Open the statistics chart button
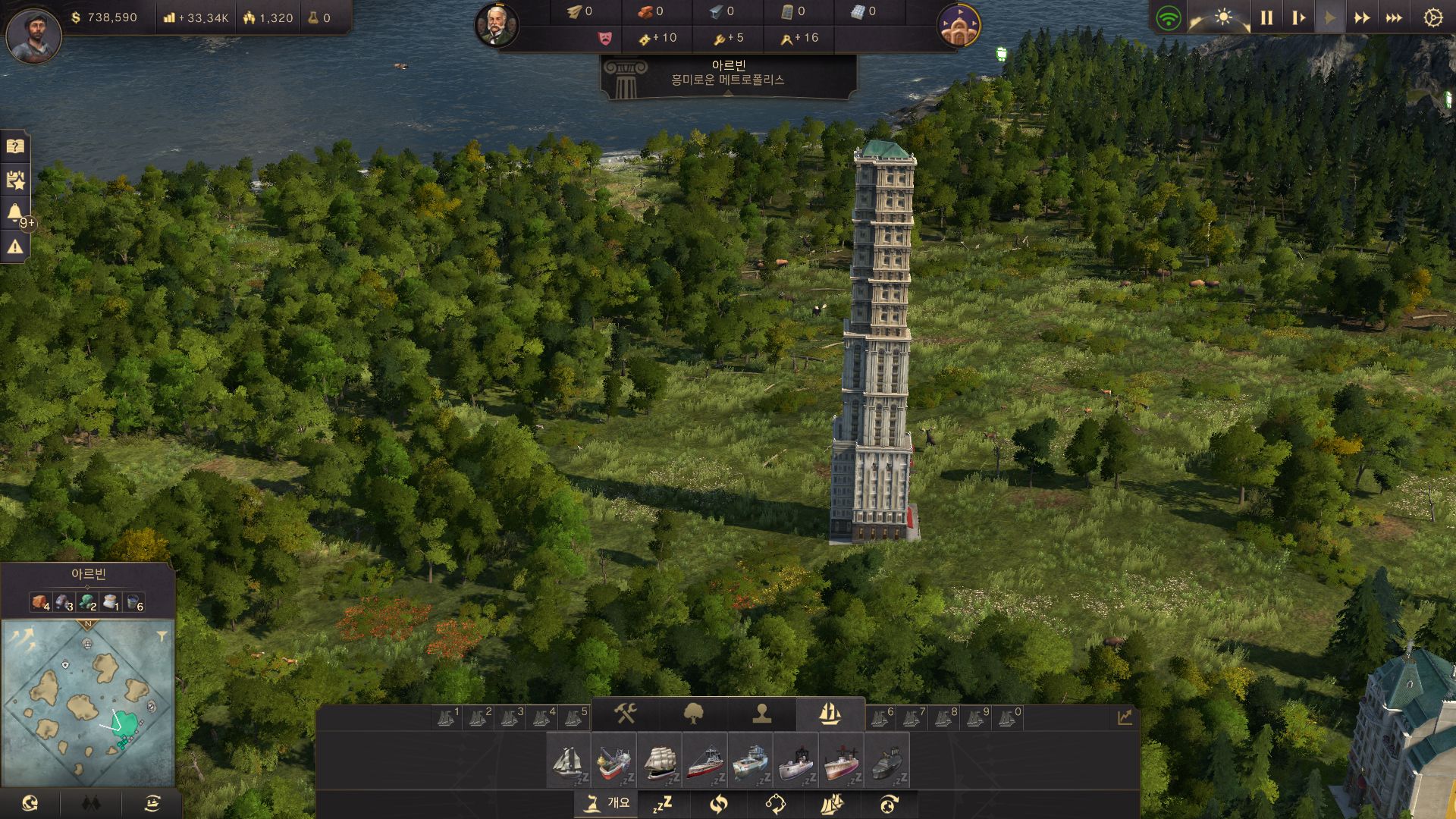Viewport: 1456px width, 819px height. pyautogui.click(x=1125, y=717)
